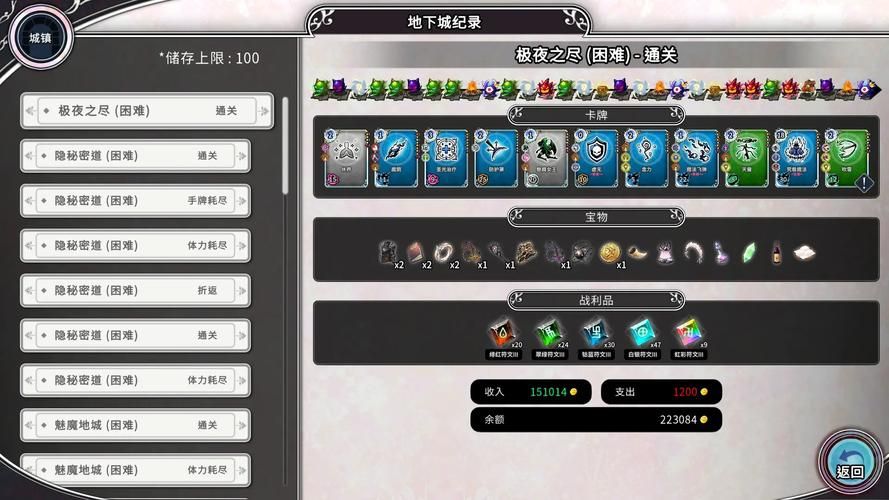Viewport: 889px width, 500px height.
Task: Choose the green 吹雪 card
Action: 846,158
